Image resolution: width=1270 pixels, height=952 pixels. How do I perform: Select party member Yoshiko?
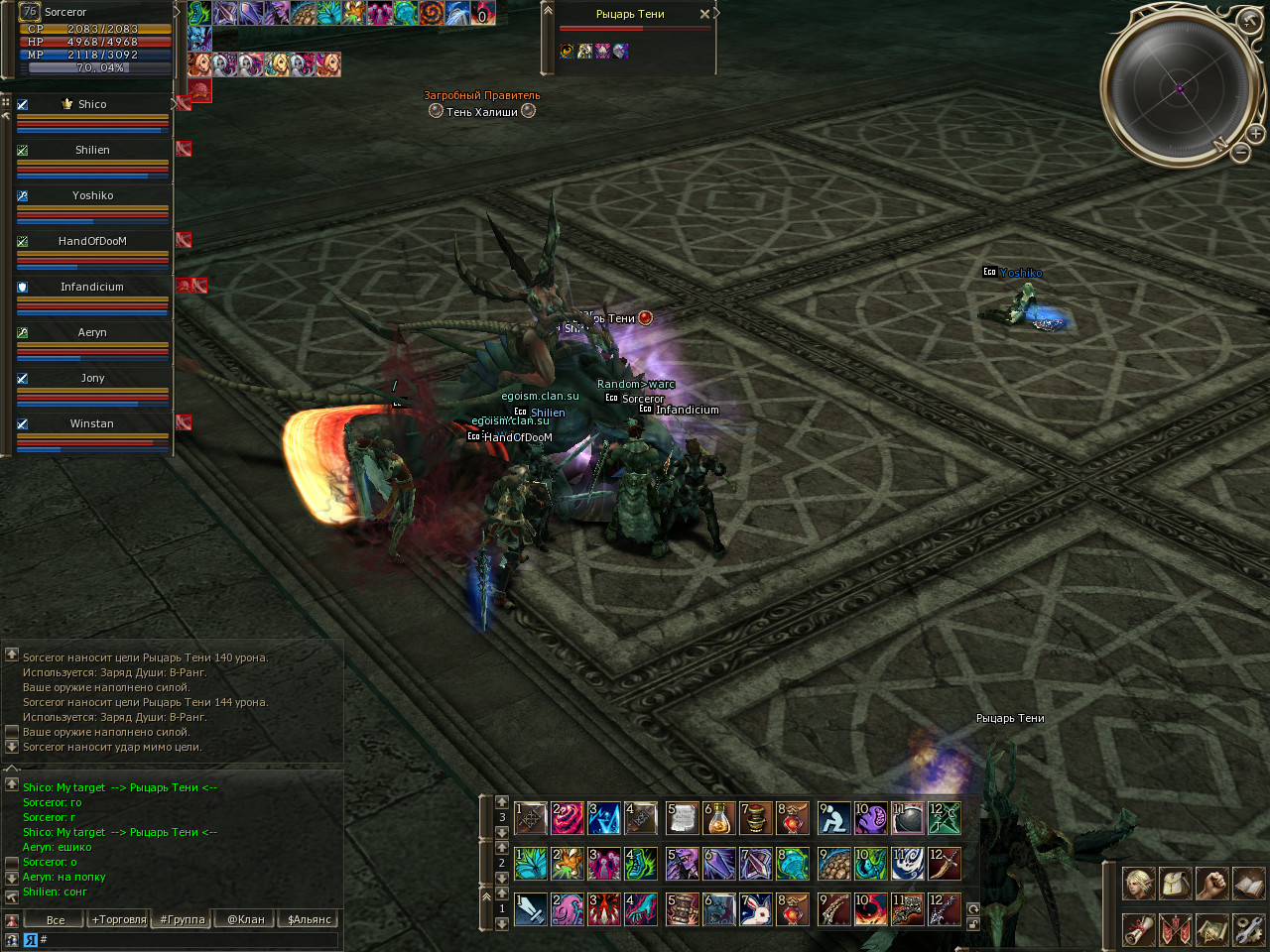coord(92,195)
